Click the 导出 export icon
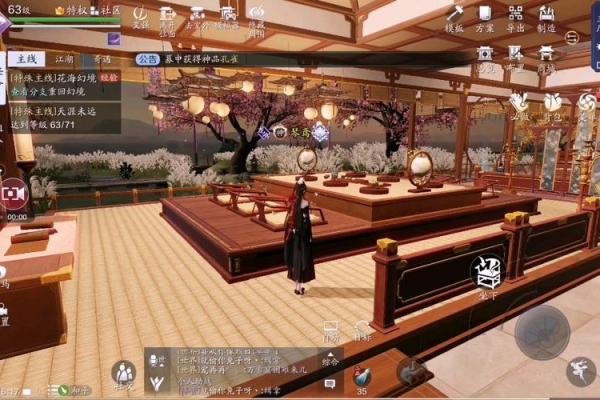The width and height of the screenshot is (600, 400). click(x=516, y=17)
